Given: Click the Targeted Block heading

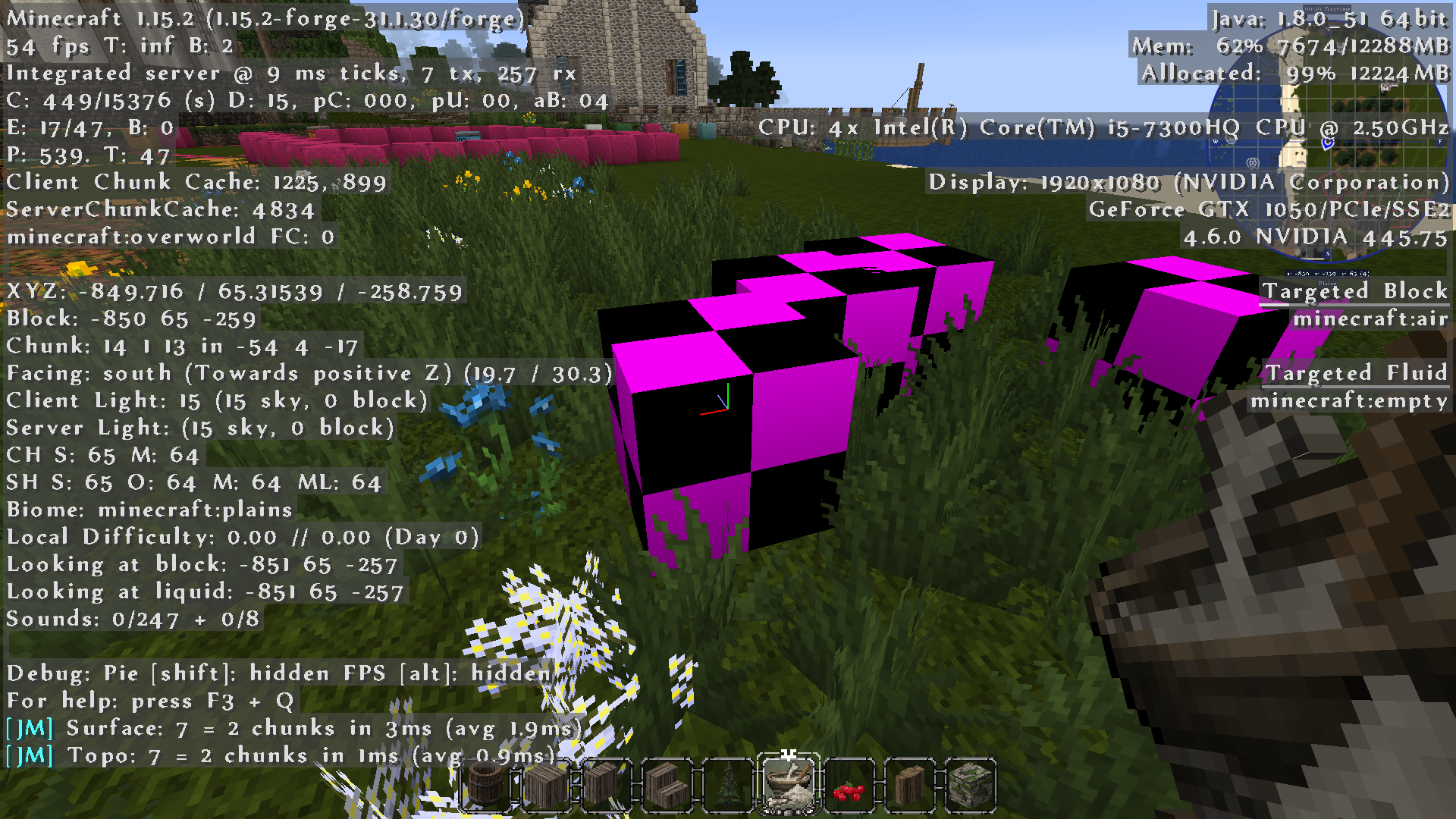Looking at the screenshot, I should [x=1355, y=291].
